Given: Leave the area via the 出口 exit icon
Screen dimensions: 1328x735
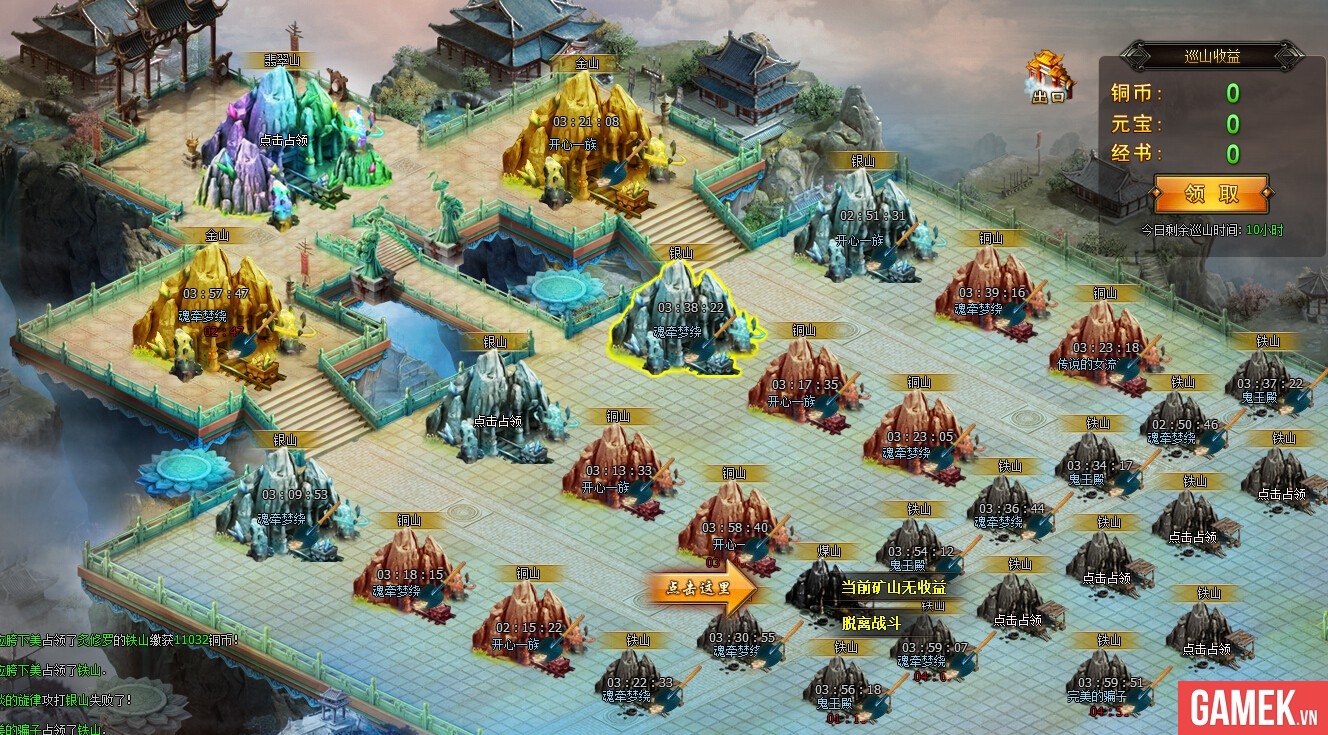Looking at the screenshot, I should [x=1048, y=78].
